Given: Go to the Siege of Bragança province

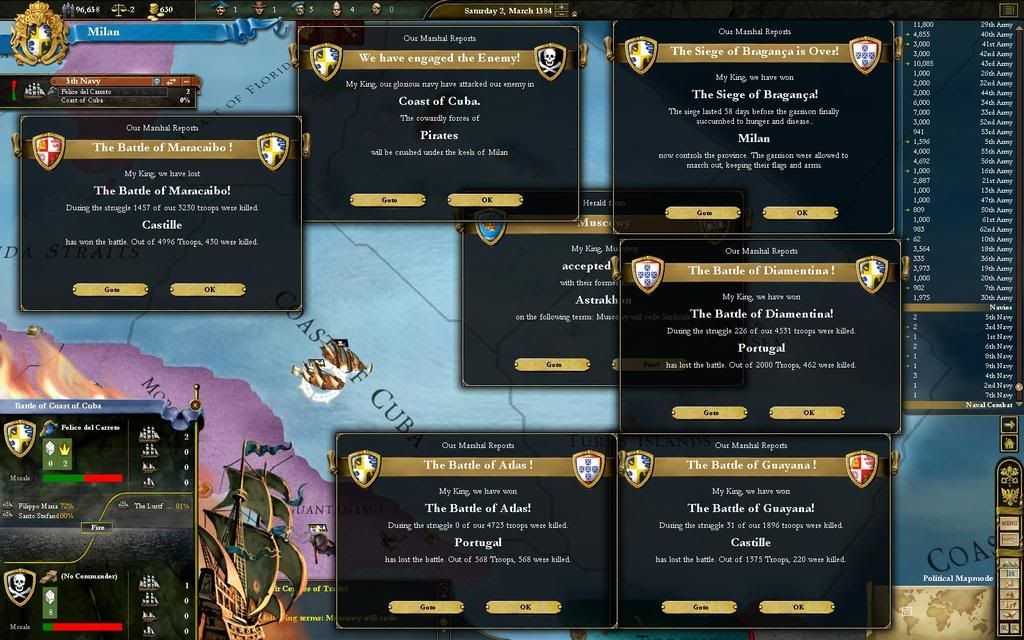Looking at the screenshot, I should click(x=703, y=213).
